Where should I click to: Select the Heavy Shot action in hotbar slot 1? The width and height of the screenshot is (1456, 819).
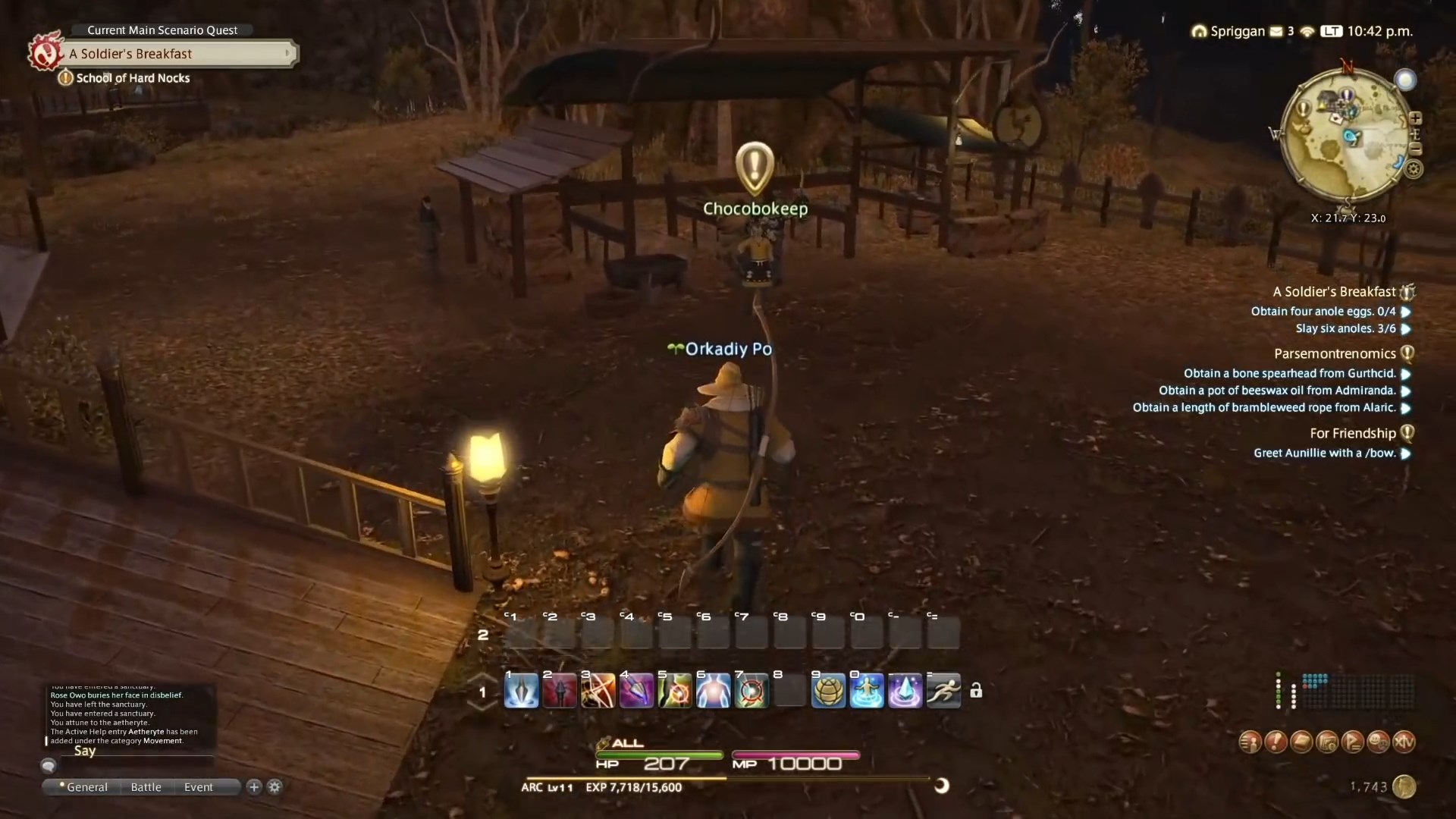522,690
